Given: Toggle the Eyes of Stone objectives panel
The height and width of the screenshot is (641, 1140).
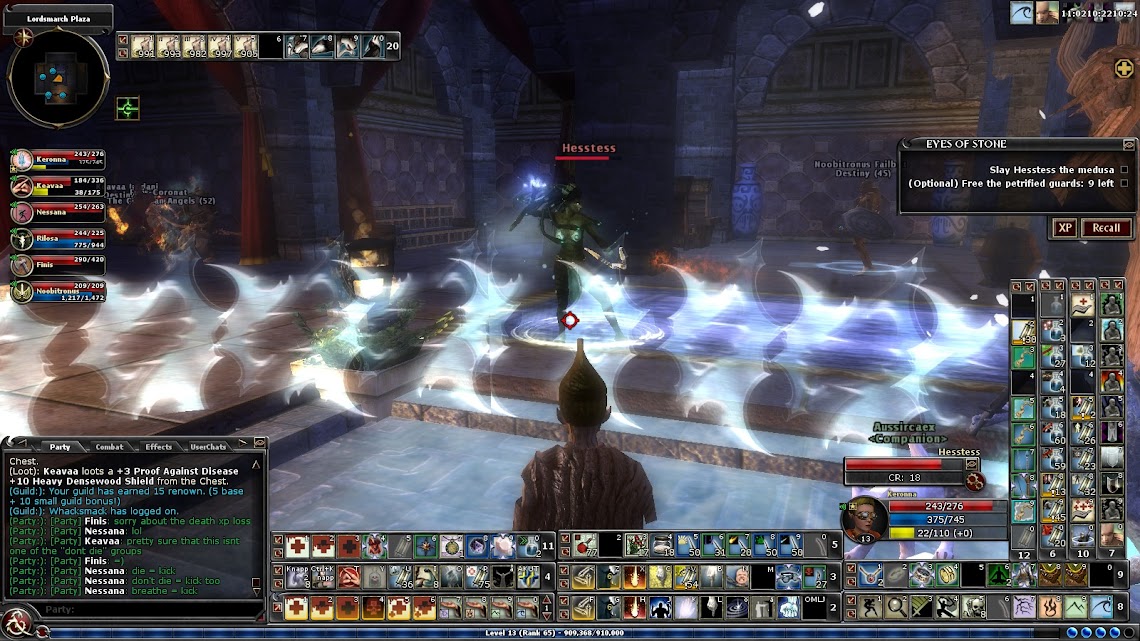Looking at the screenshot, I should pyautogui.click(x=1129, y=145).
